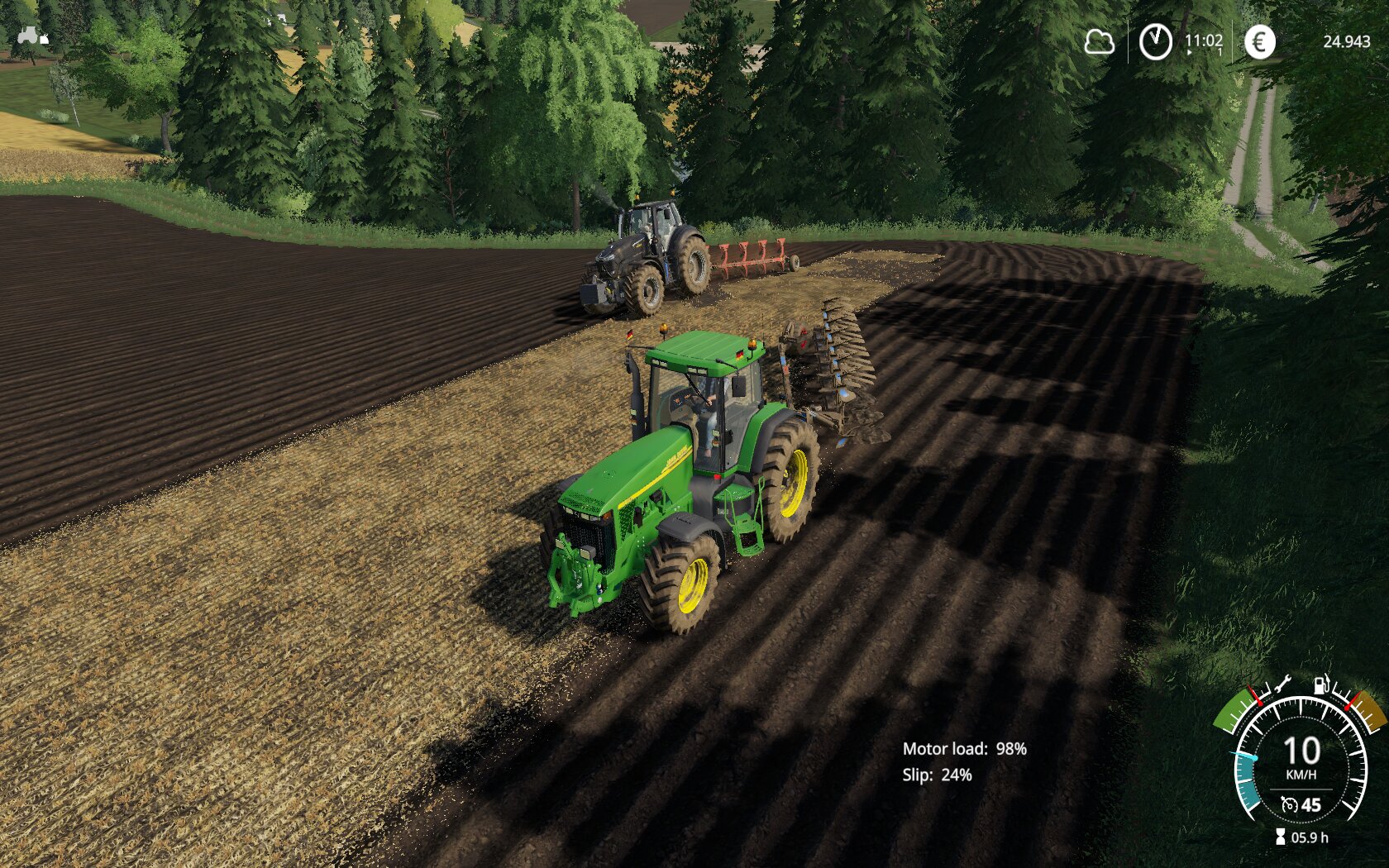Image resolution: width=1389 pixels, height=868 pixels.
Task: Click the fuel pump icon on the gauge
Action: 1322,685
